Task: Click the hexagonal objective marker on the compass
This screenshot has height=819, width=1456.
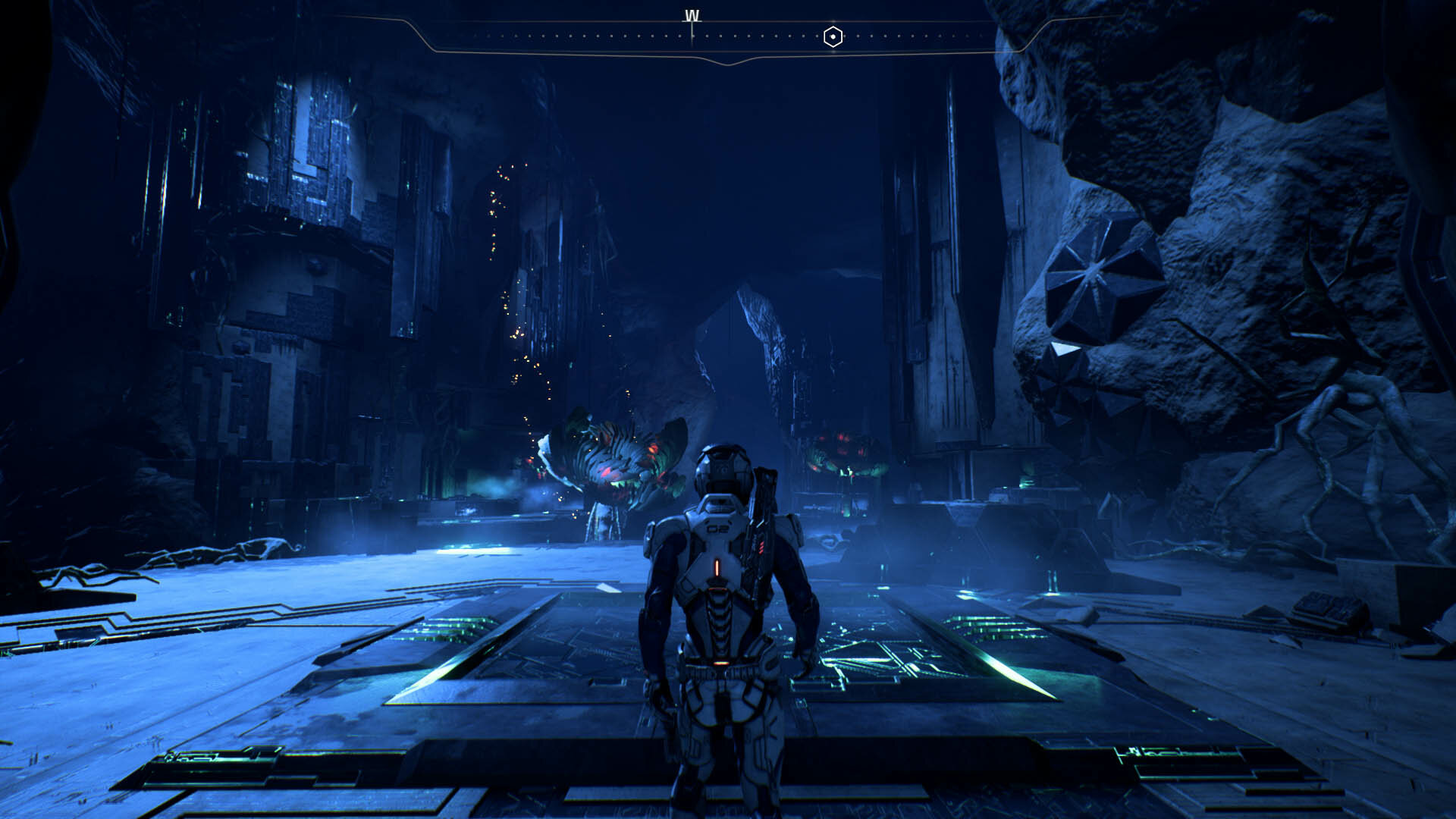Action: coord(833,36)
